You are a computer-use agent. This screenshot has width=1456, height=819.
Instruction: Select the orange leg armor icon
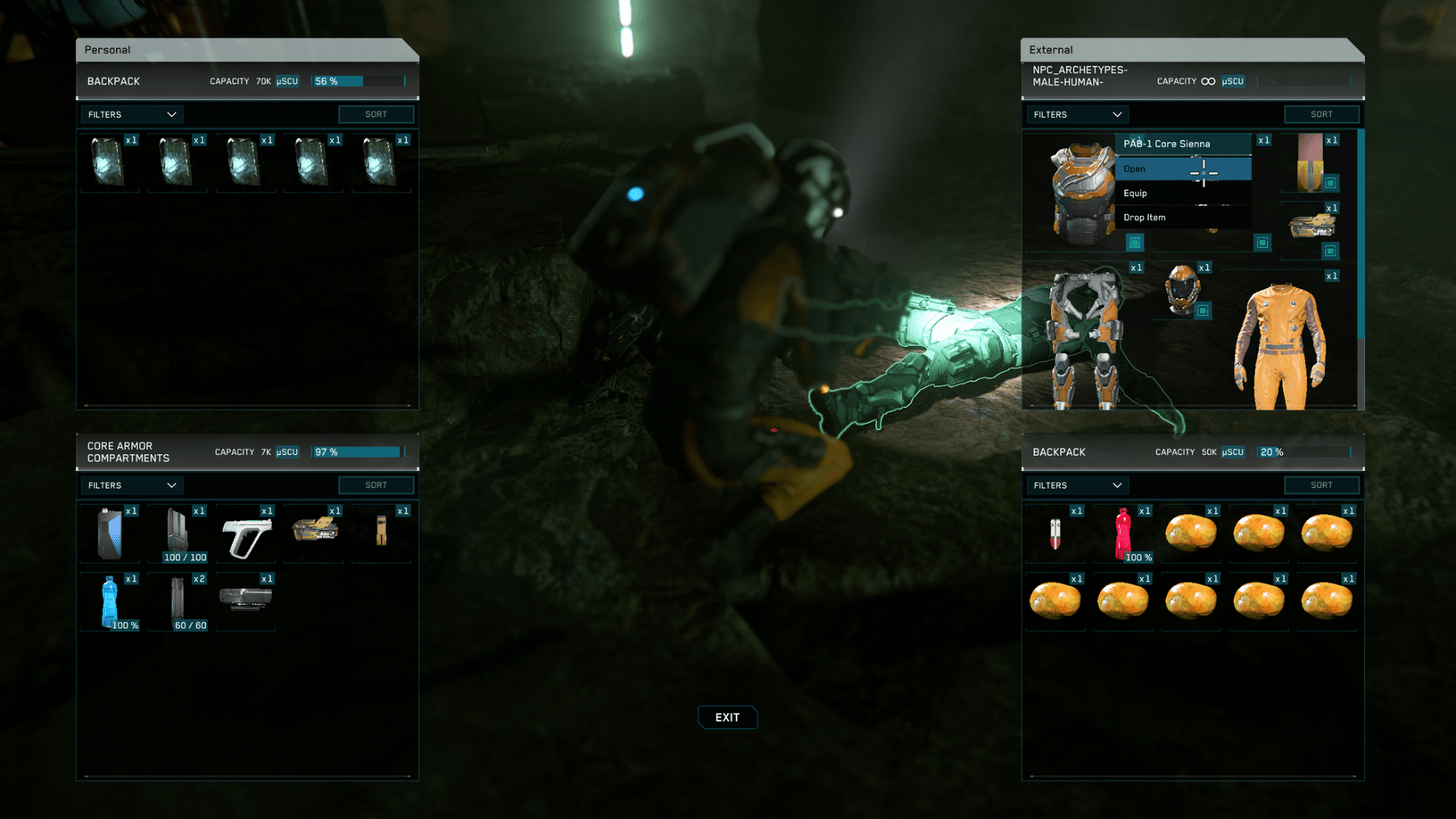pyautogui.click(x=1082, y=339)
